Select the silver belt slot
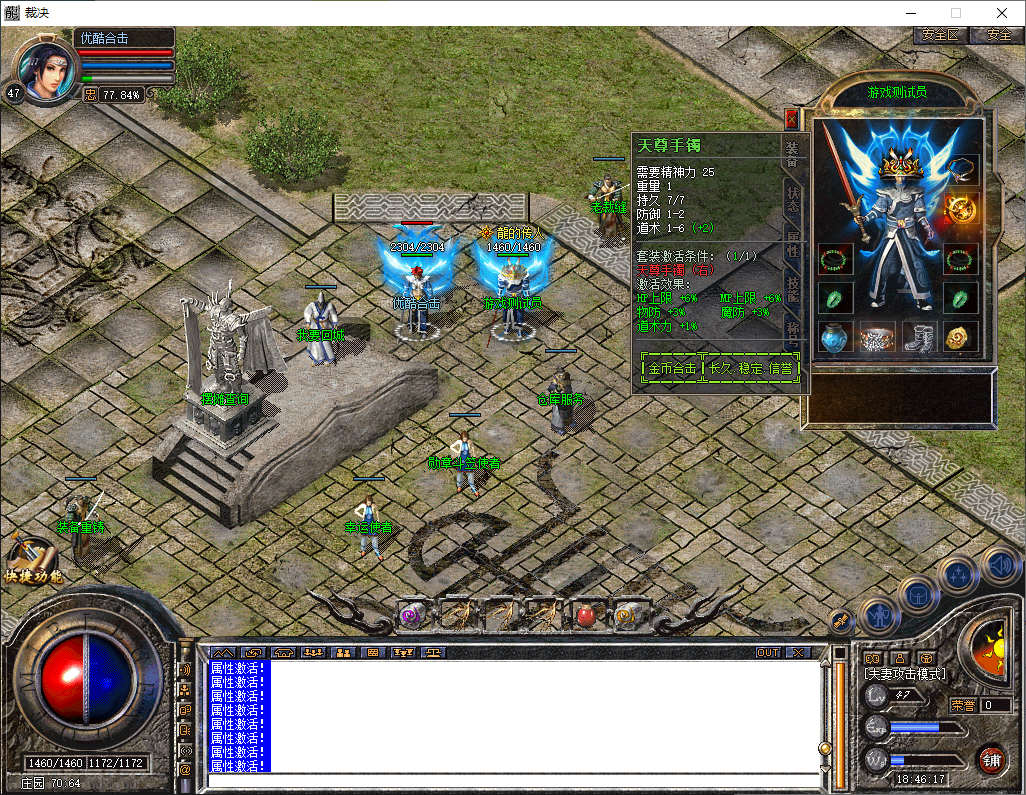The image size is (1026, 795). tap(877, 337)
